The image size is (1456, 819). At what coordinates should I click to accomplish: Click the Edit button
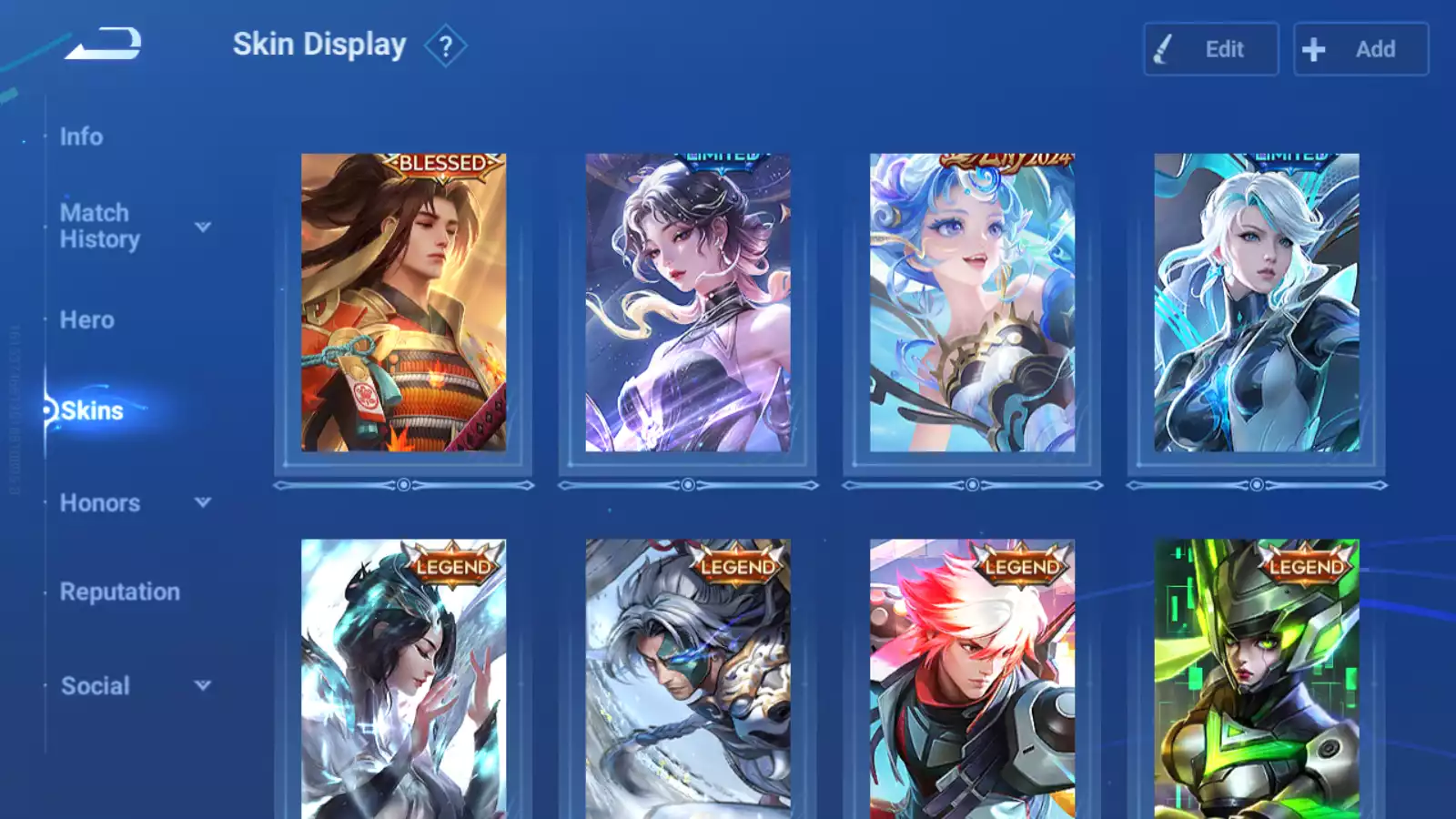click(x=1210, y=49)
